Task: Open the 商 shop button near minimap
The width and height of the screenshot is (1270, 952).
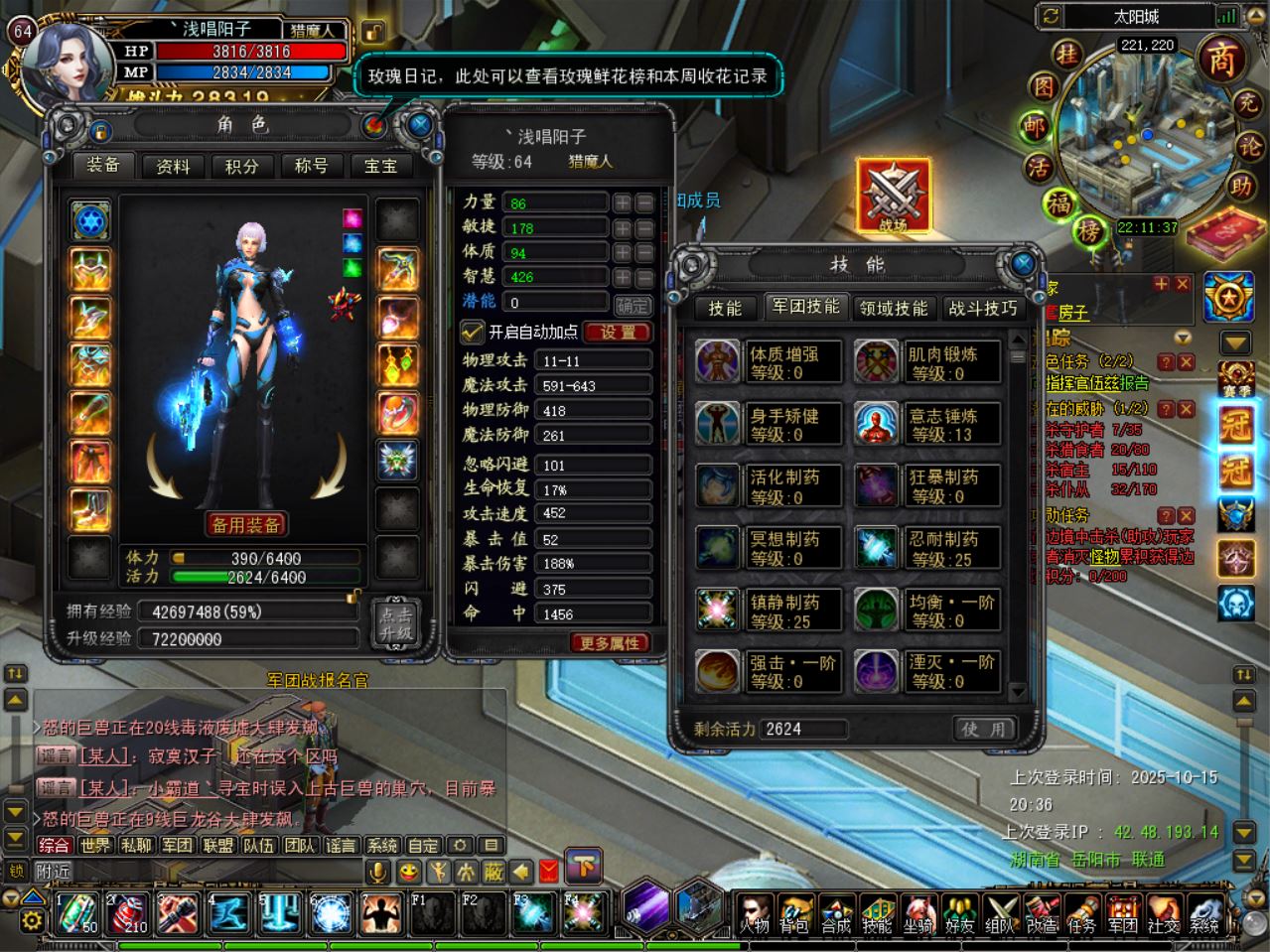Action: [x=1220, y=60]
